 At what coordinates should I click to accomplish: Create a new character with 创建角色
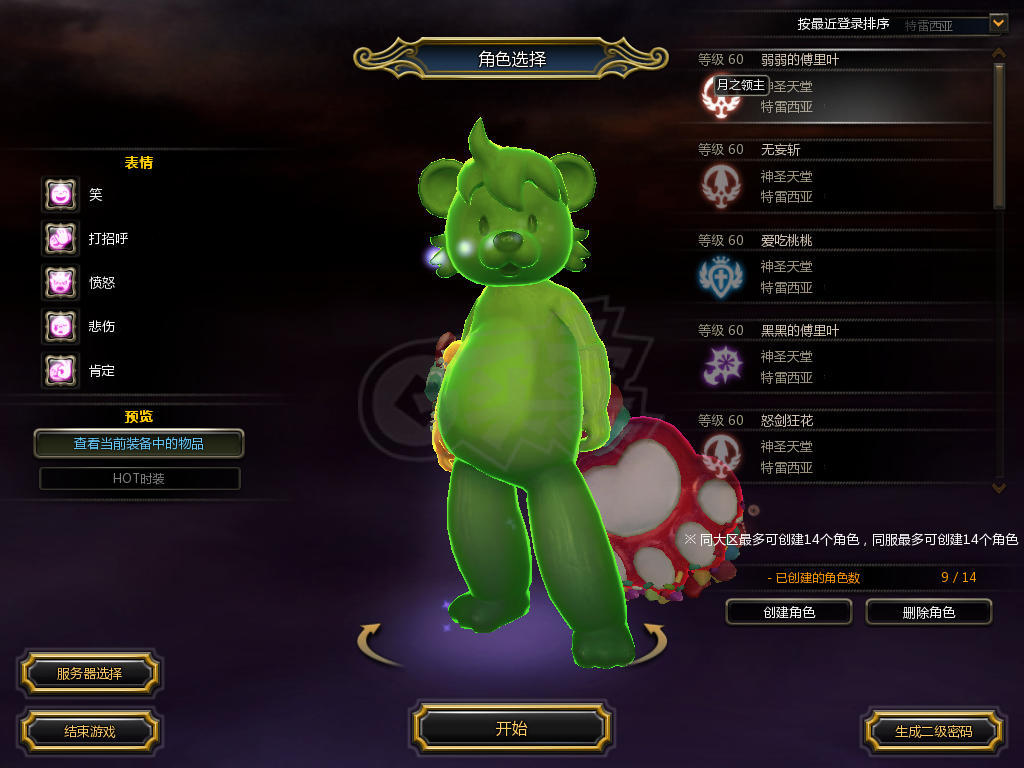click(789, 612)
